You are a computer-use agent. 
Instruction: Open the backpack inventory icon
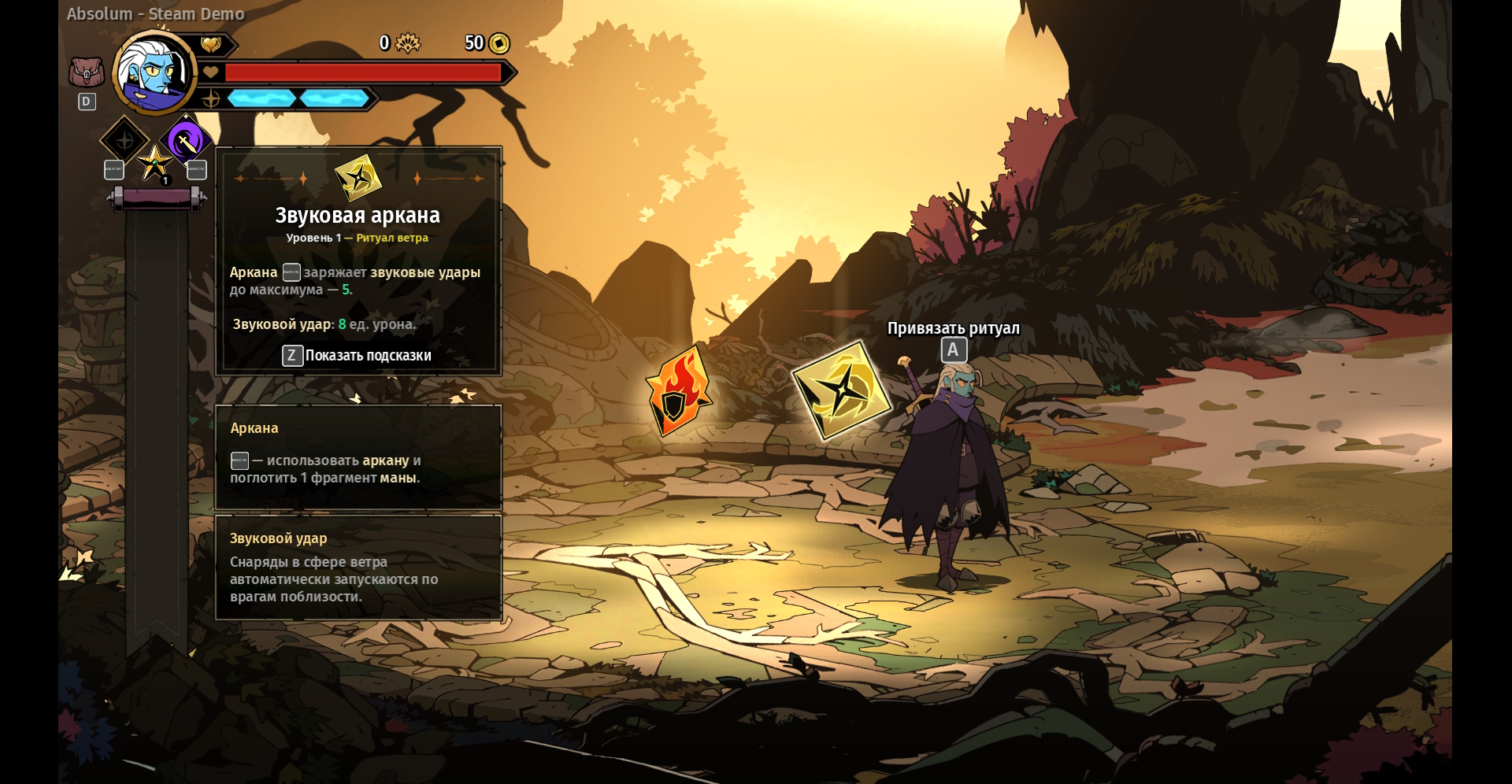(87, 72)
